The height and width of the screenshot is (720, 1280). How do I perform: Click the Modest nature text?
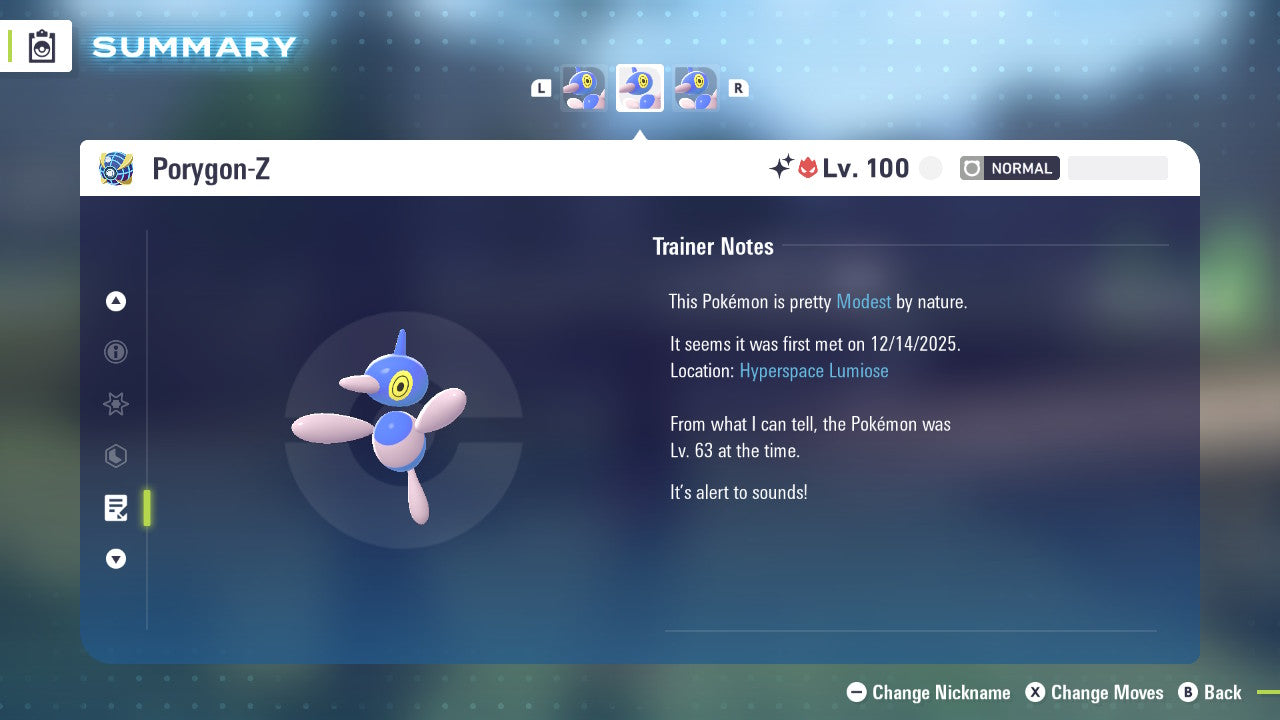click(863, 301)
